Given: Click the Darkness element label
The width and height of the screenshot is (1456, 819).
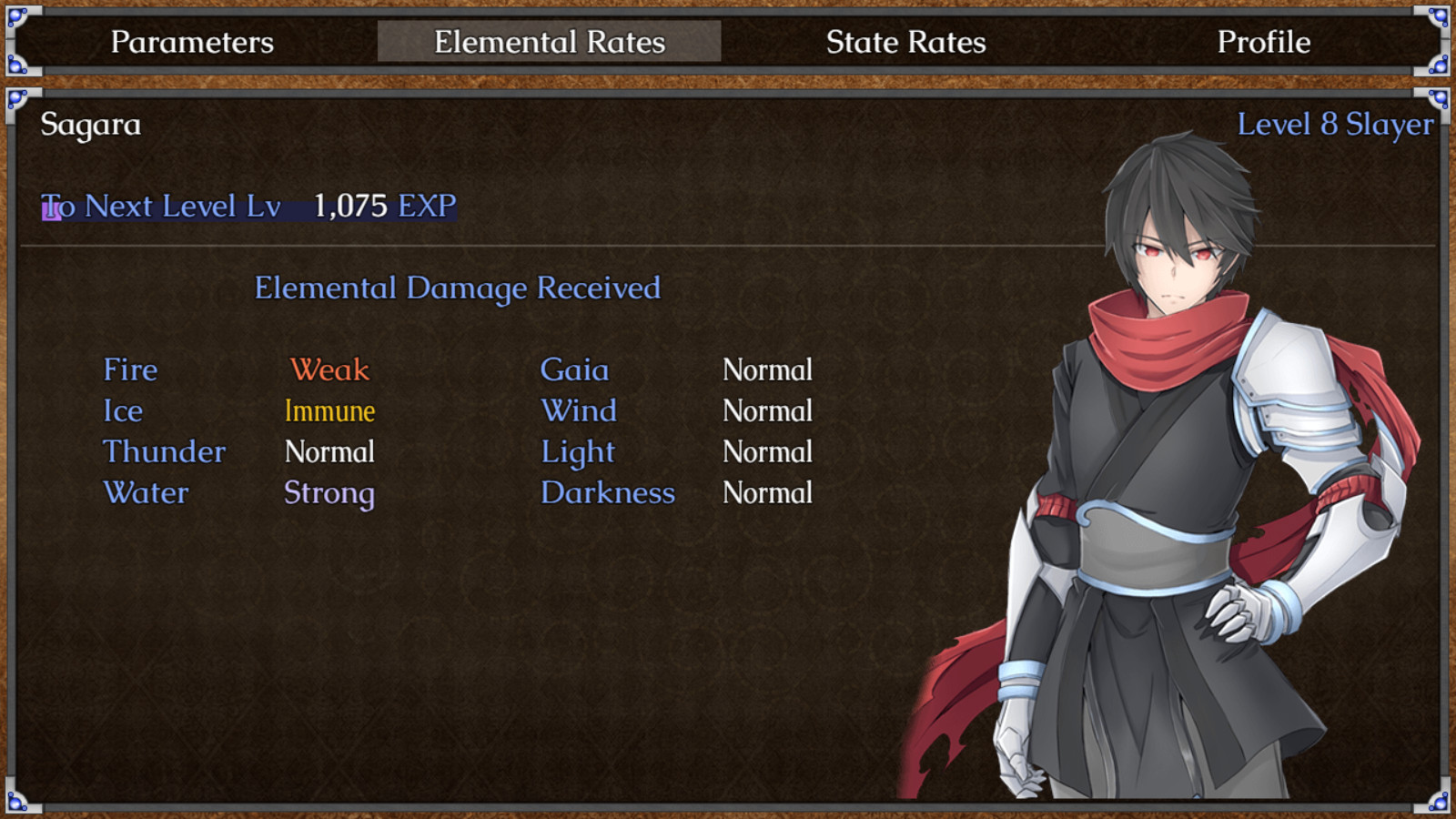Looking at the screenshot, I should [x=608, y=493].
